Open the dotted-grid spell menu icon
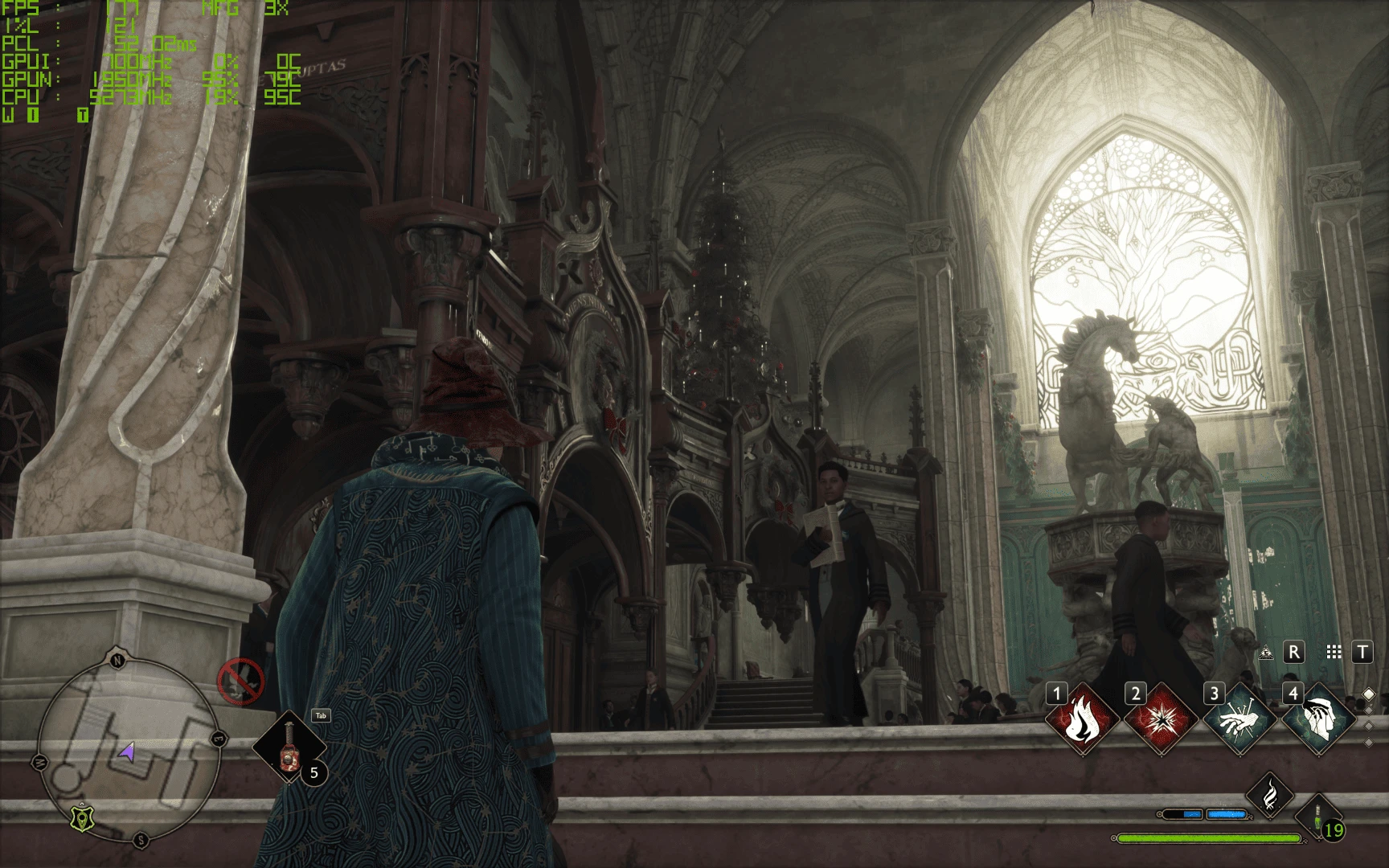 [x=1334, y=653]
